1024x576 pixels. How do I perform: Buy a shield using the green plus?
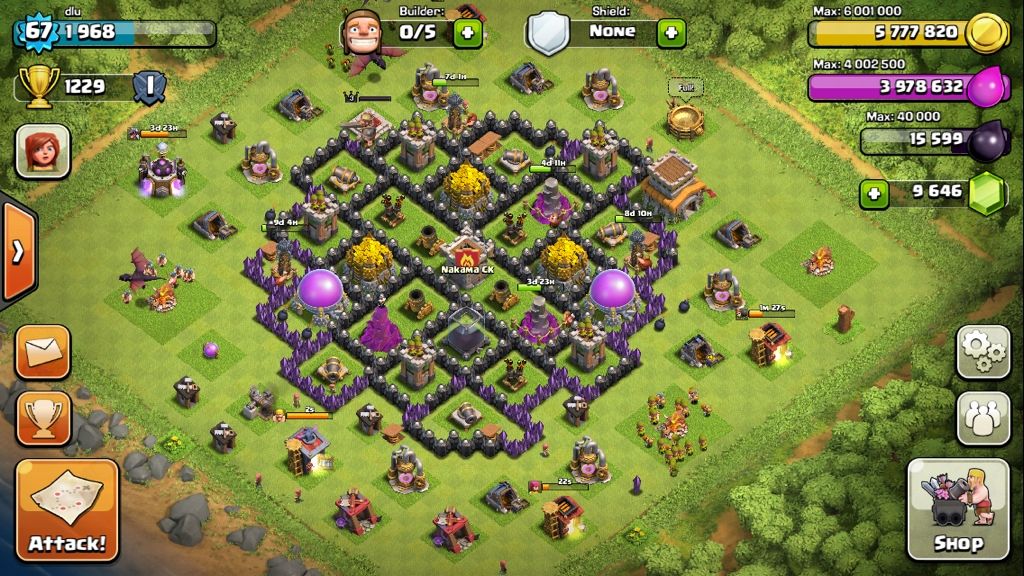click(x=671, y=32)
